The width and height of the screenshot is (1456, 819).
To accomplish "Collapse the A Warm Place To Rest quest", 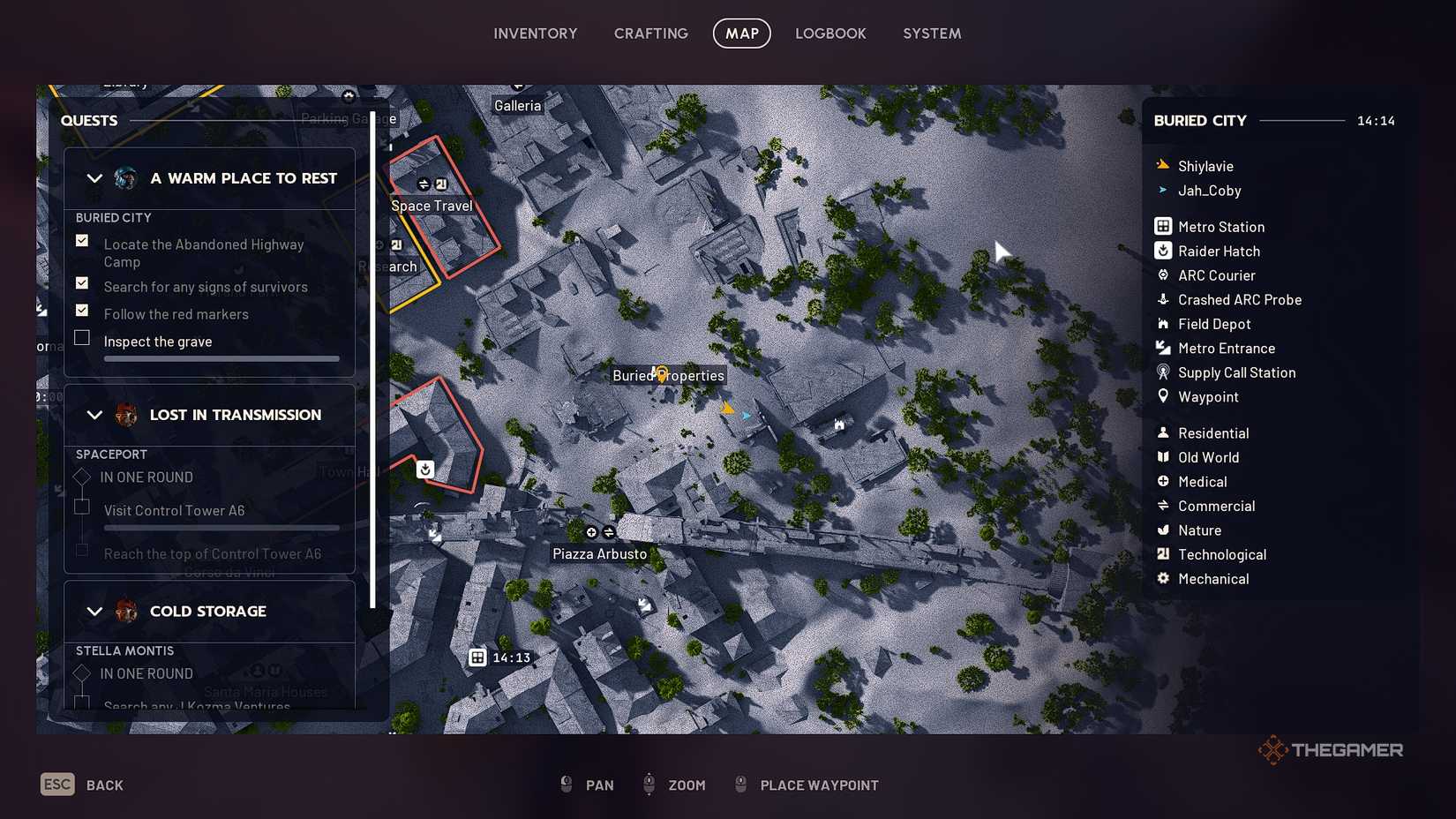I will [95, 177].
